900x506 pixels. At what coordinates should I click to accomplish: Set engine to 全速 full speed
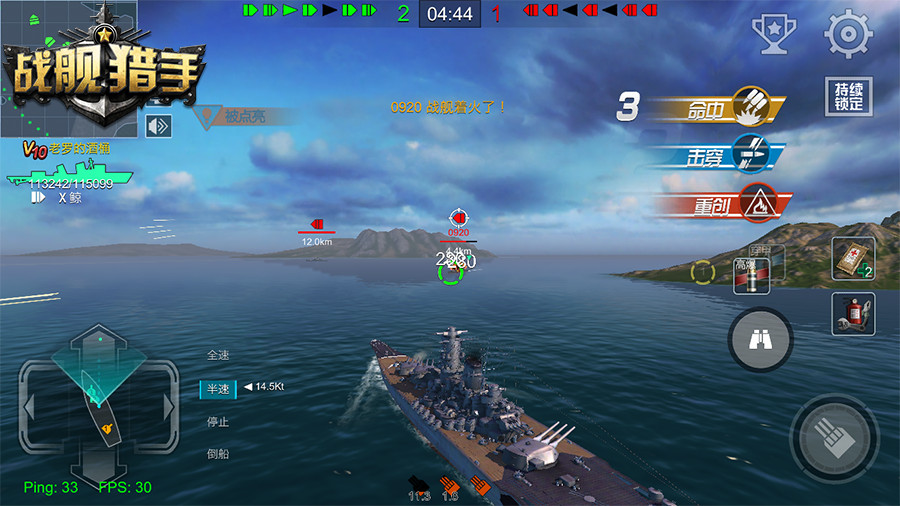(x=218, y=355)
